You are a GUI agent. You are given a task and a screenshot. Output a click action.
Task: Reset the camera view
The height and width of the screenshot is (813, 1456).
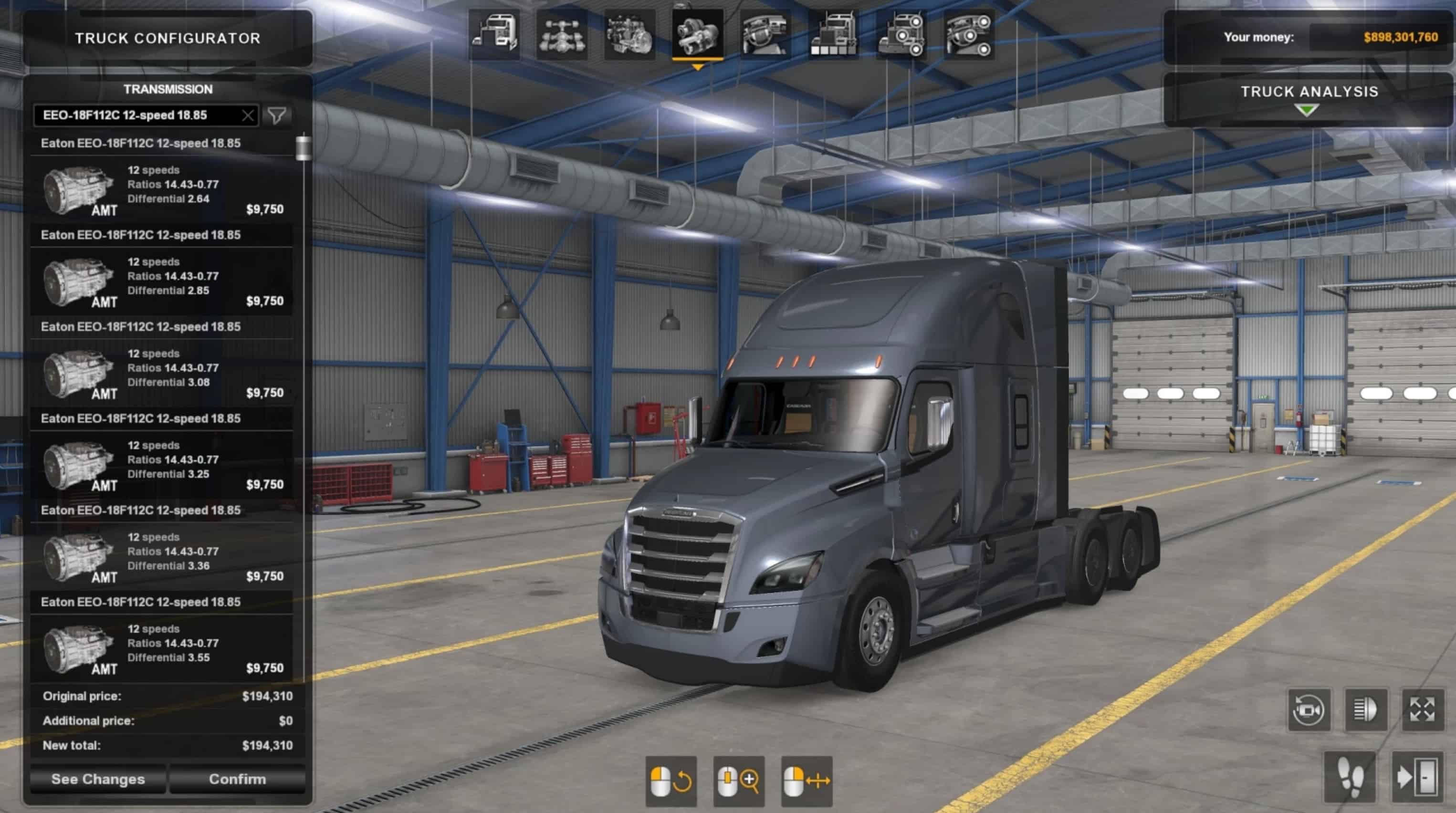pos(1309,709)
